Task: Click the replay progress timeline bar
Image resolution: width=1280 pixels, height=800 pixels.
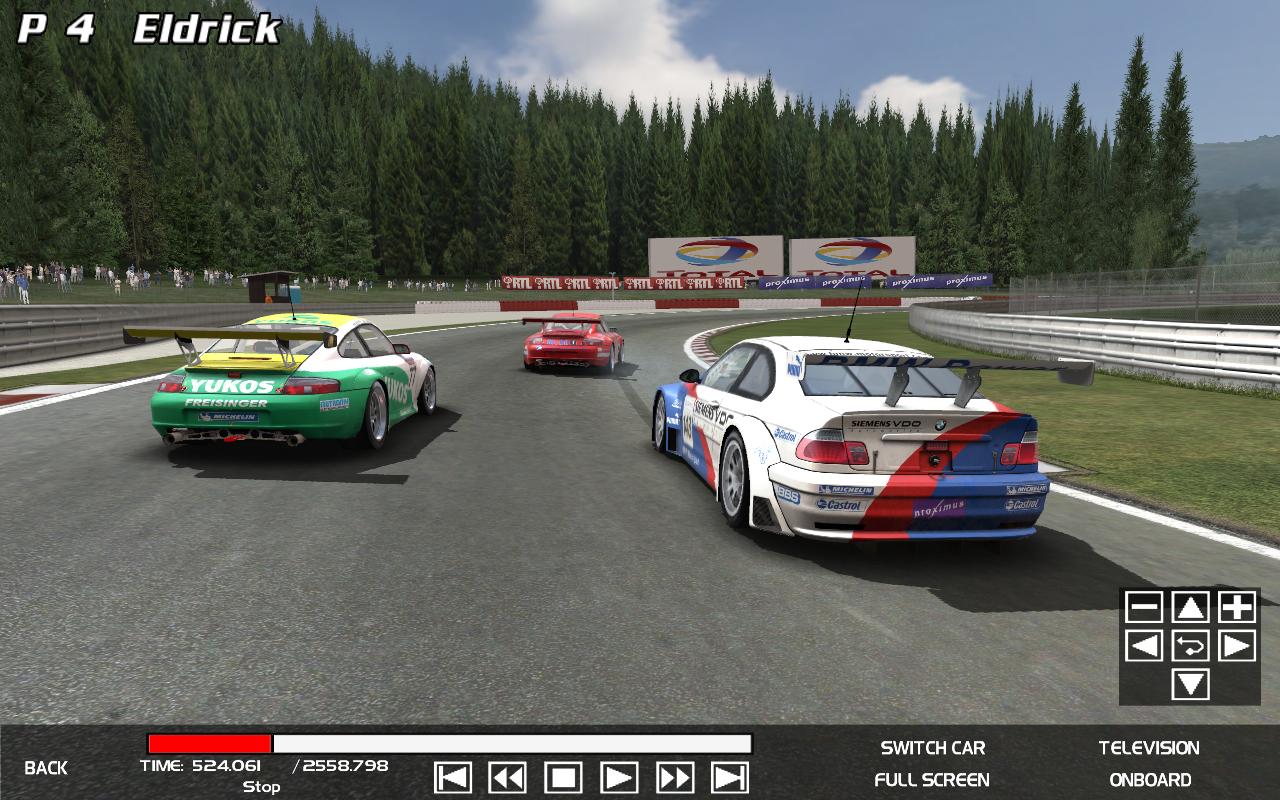Action: 450,744
